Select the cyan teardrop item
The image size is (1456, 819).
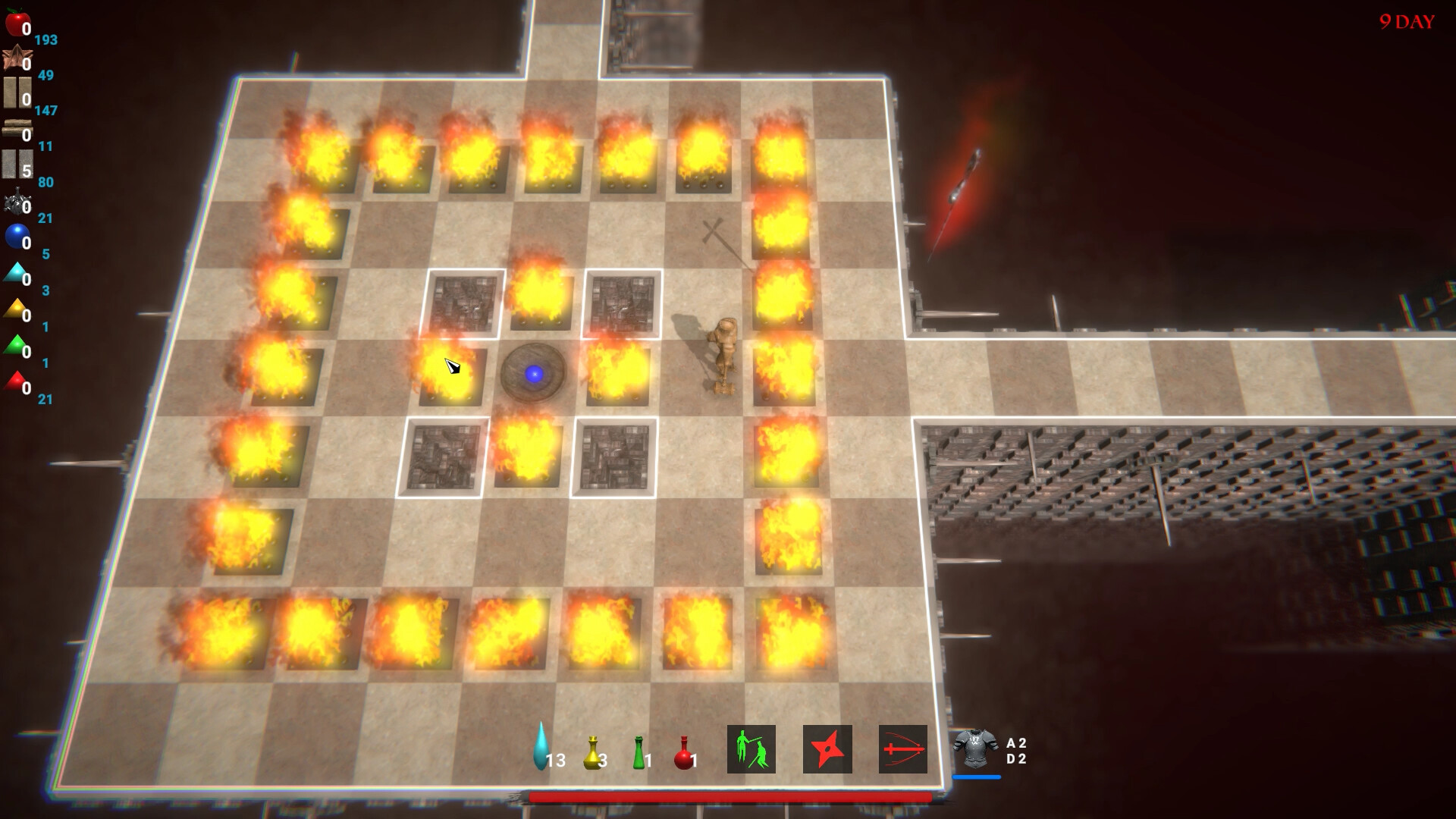tap(540, 746)
